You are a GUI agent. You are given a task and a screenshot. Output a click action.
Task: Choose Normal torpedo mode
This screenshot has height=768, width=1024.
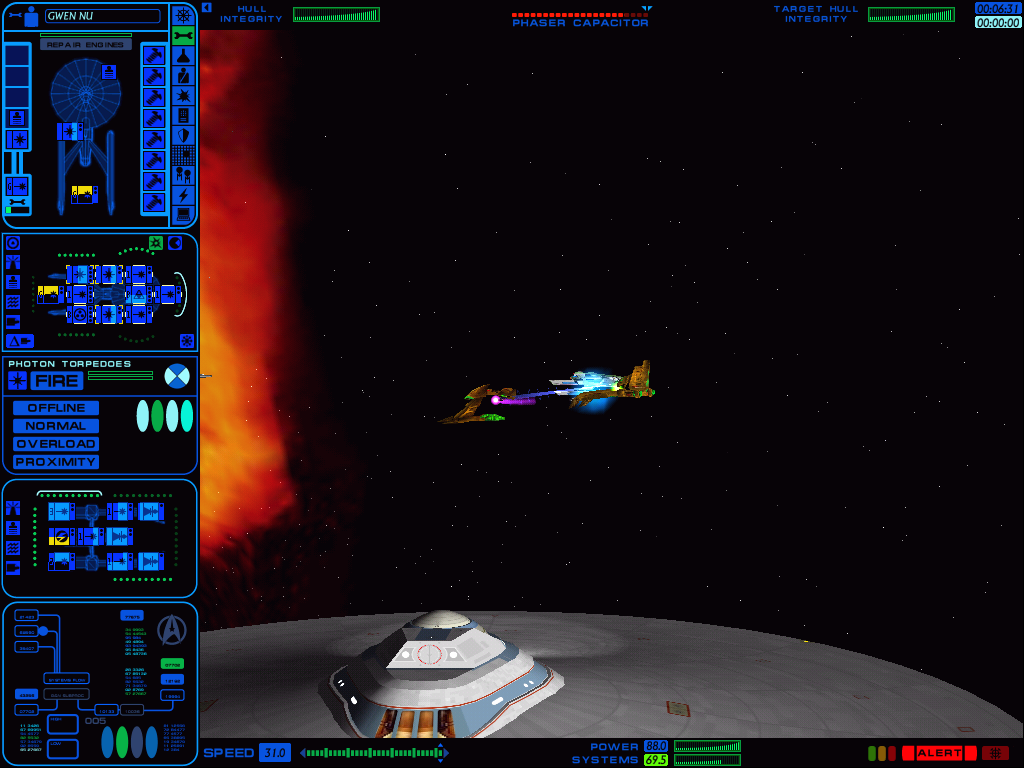coord(56,426)
